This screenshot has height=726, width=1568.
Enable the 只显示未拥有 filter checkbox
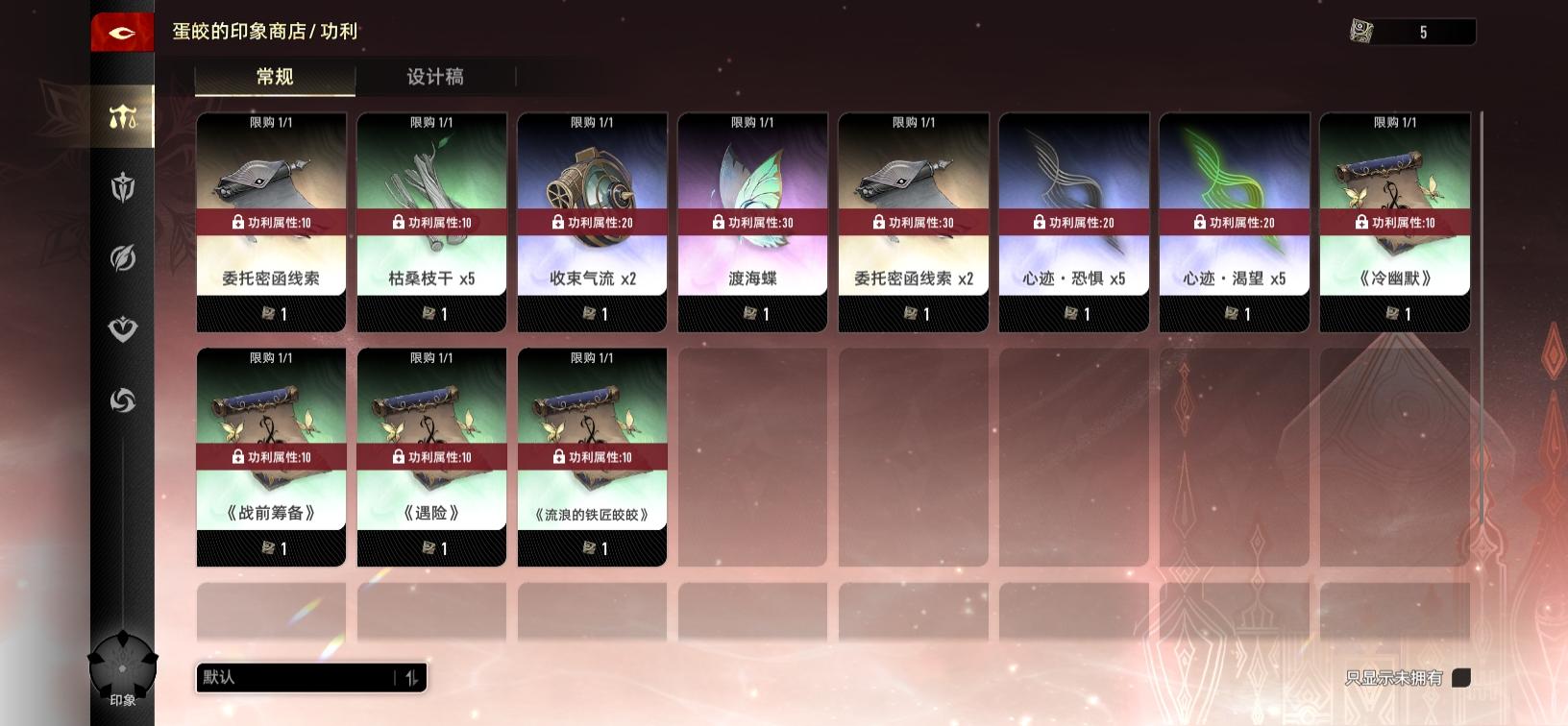tap(1461, 676)
